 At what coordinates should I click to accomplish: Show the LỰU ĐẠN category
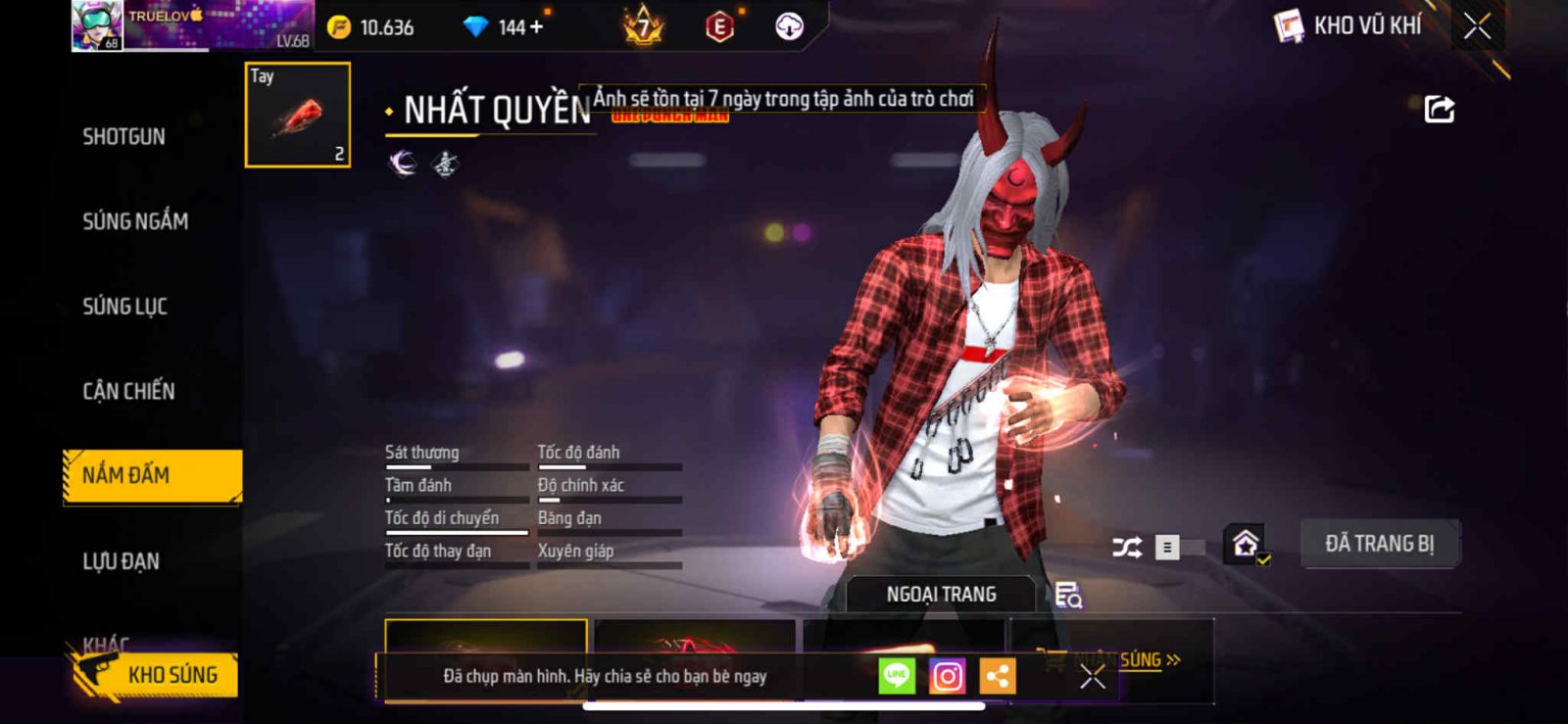[121, 561]
